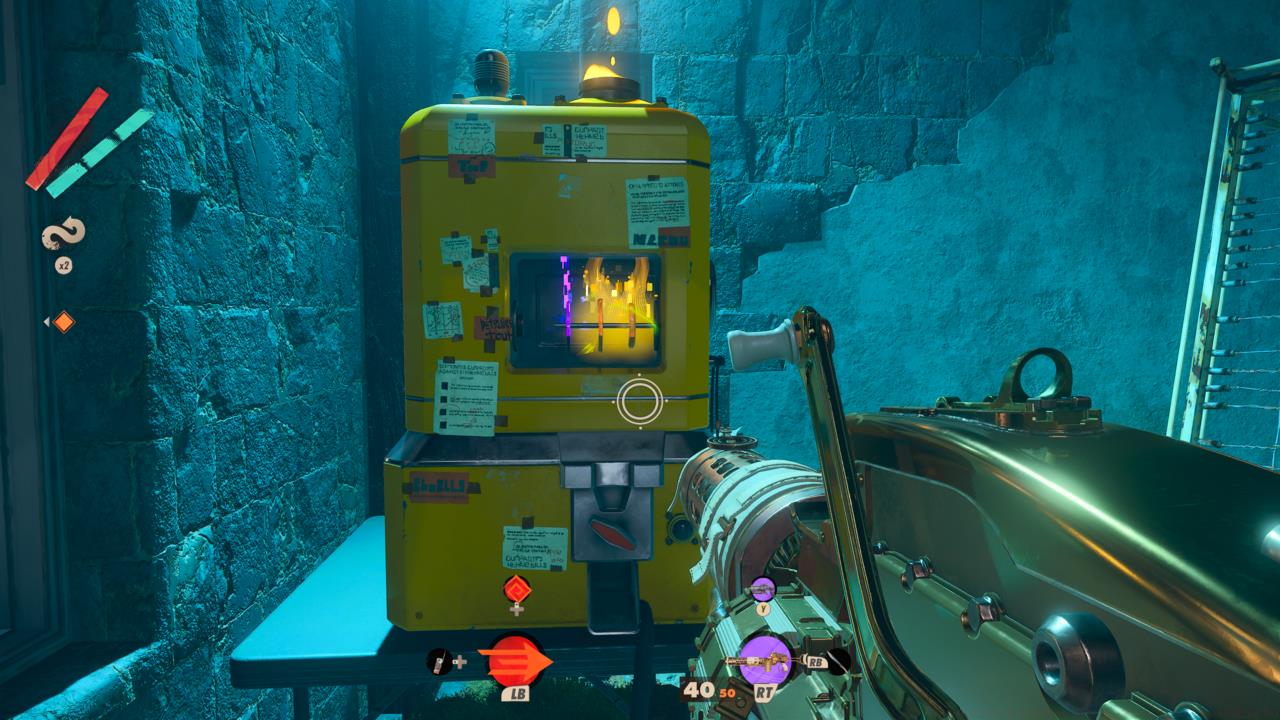Expand the left arrow beside the orange objective diamond
This screenshot has width=1280, height=720.
pos(46,322)
